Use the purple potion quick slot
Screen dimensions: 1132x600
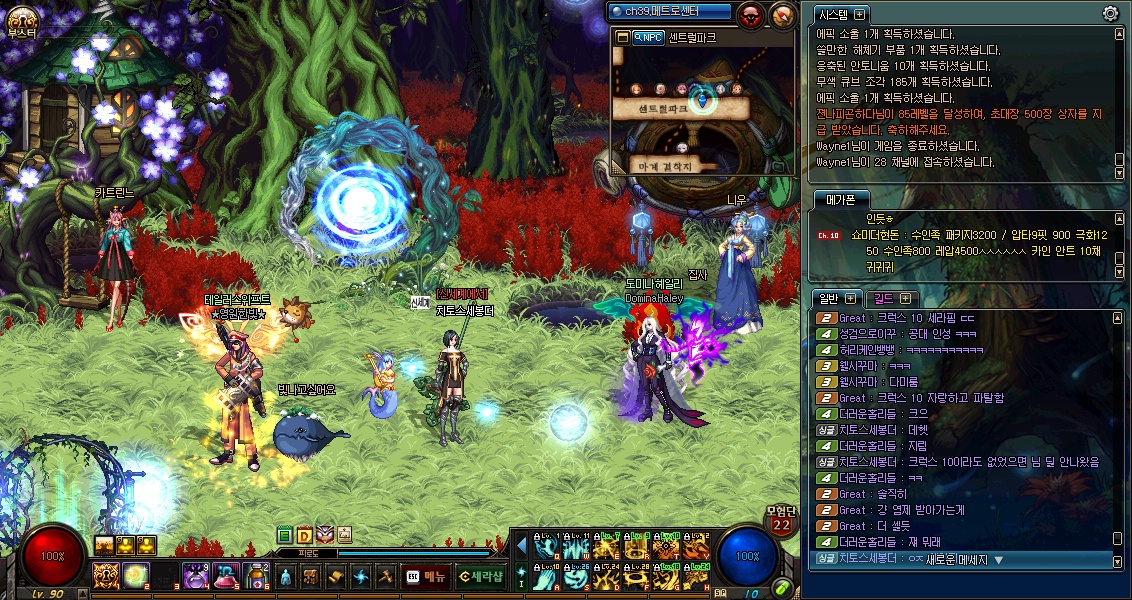click(195, 576)
